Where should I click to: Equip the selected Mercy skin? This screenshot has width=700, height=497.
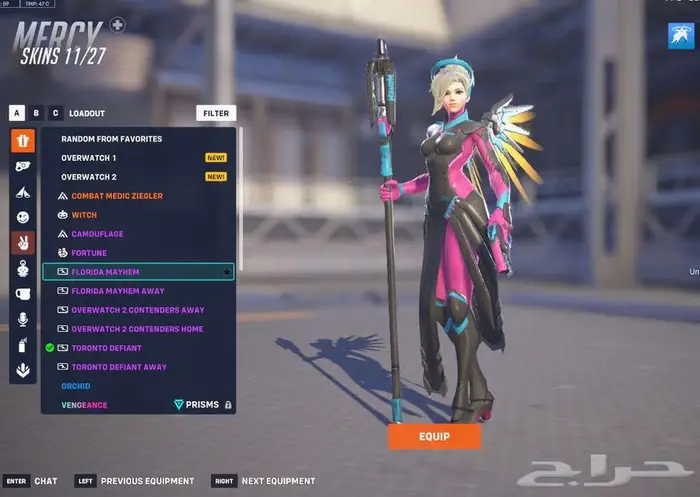pyautogui.click(x=434, y=436)
